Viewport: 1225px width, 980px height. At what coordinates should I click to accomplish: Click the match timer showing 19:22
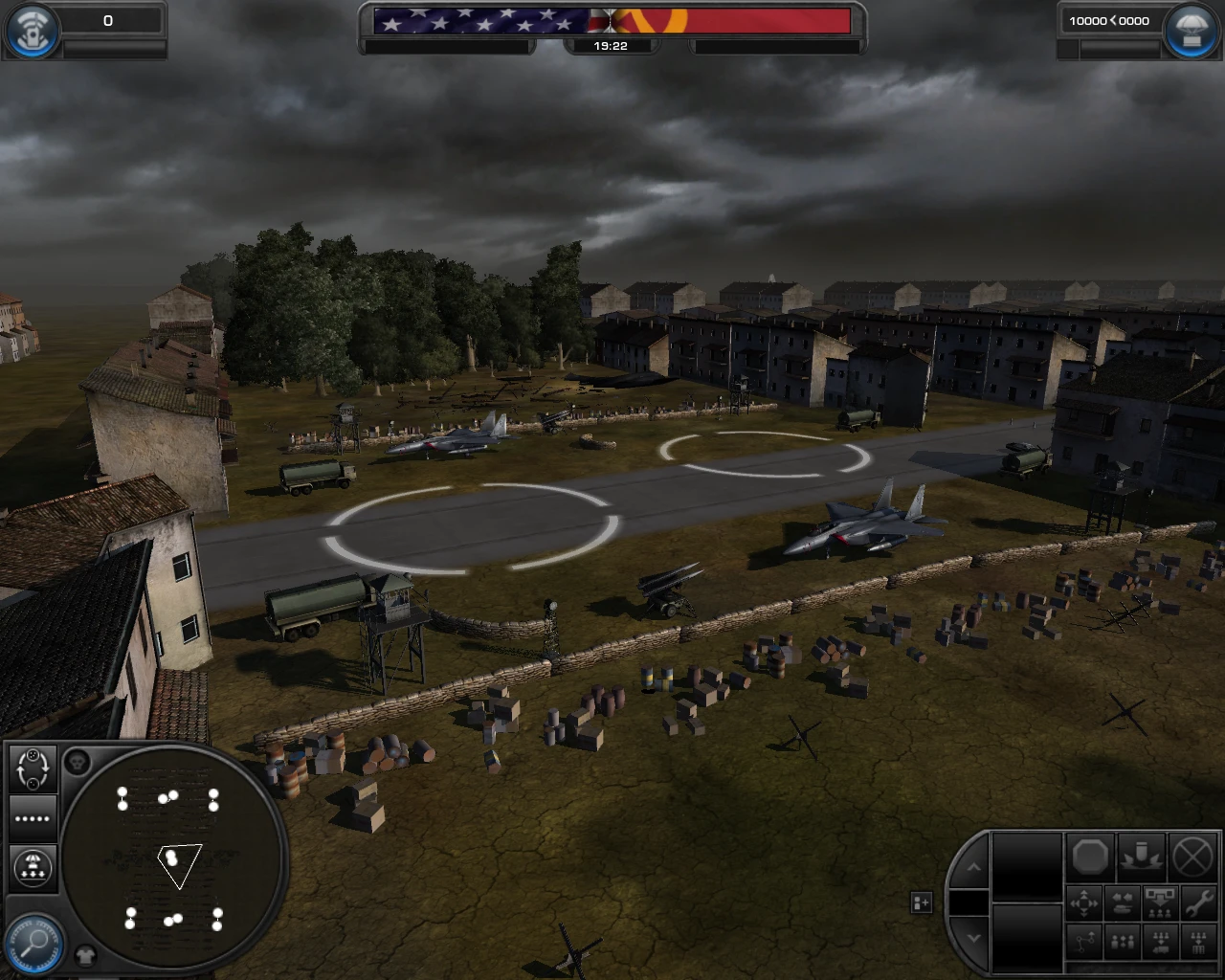coord(612,44)
